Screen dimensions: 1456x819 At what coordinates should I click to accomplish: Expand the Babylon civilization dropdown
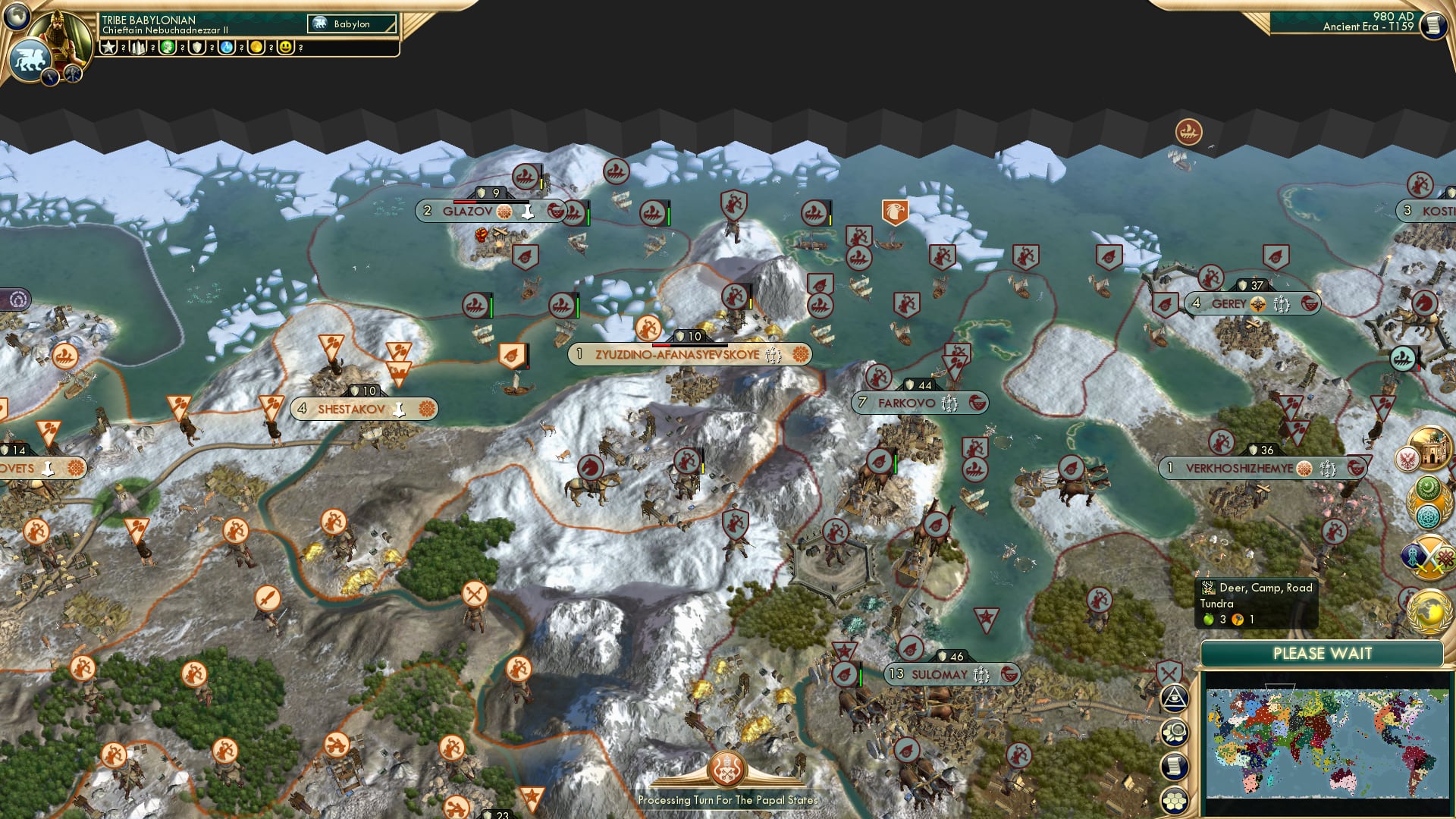[351, 24]
